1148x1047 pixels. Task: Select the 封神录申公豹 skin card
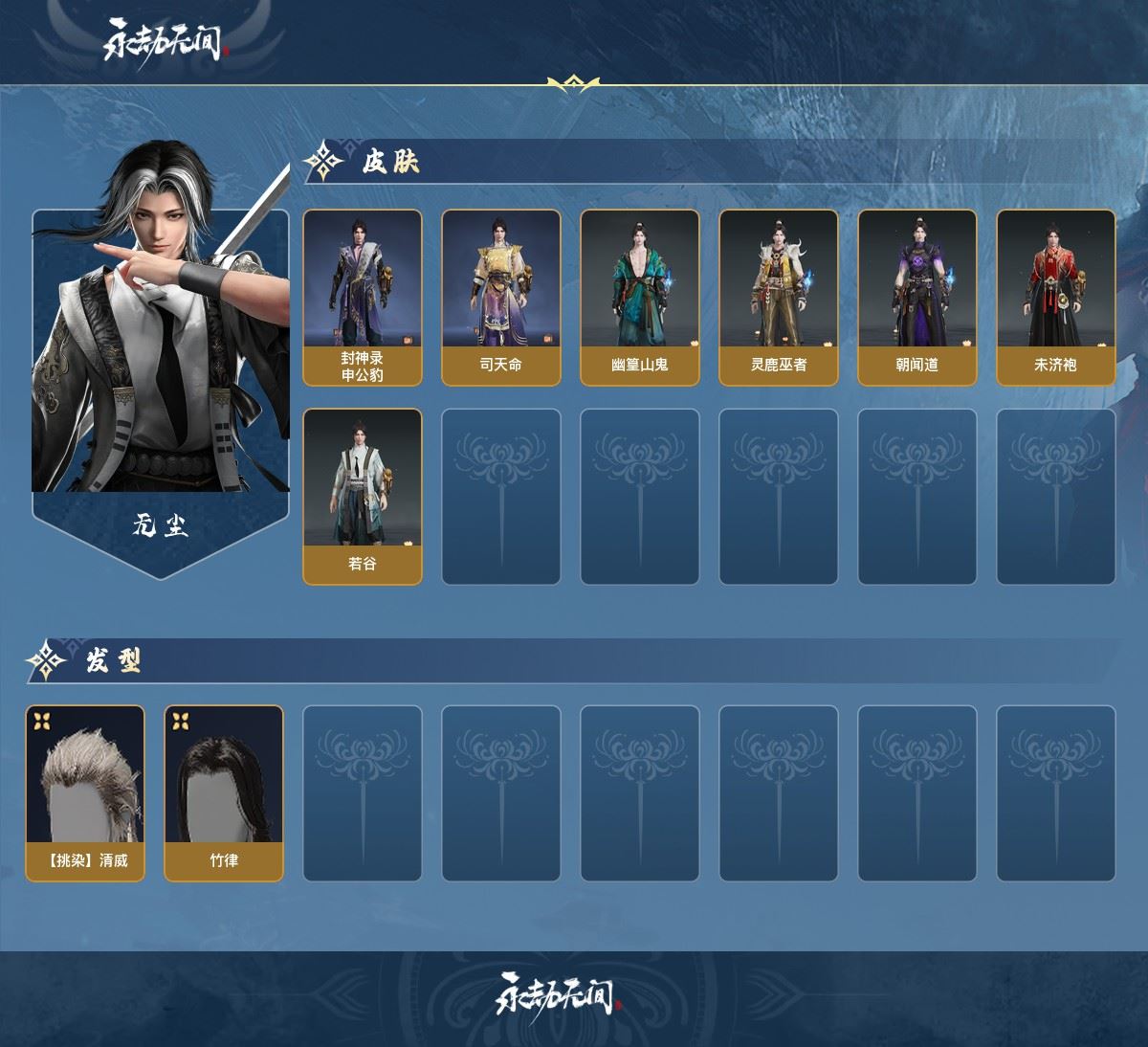(363, 297)
